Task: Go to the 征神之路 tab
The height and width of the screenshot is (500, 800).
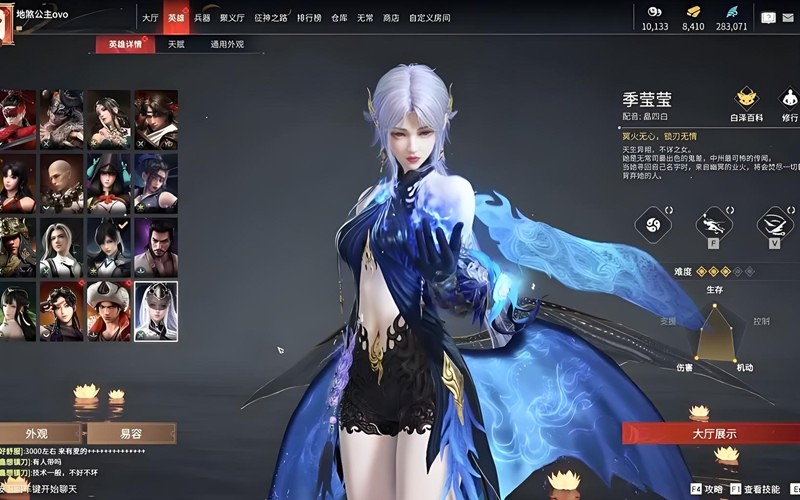Action: click(271, 18)
